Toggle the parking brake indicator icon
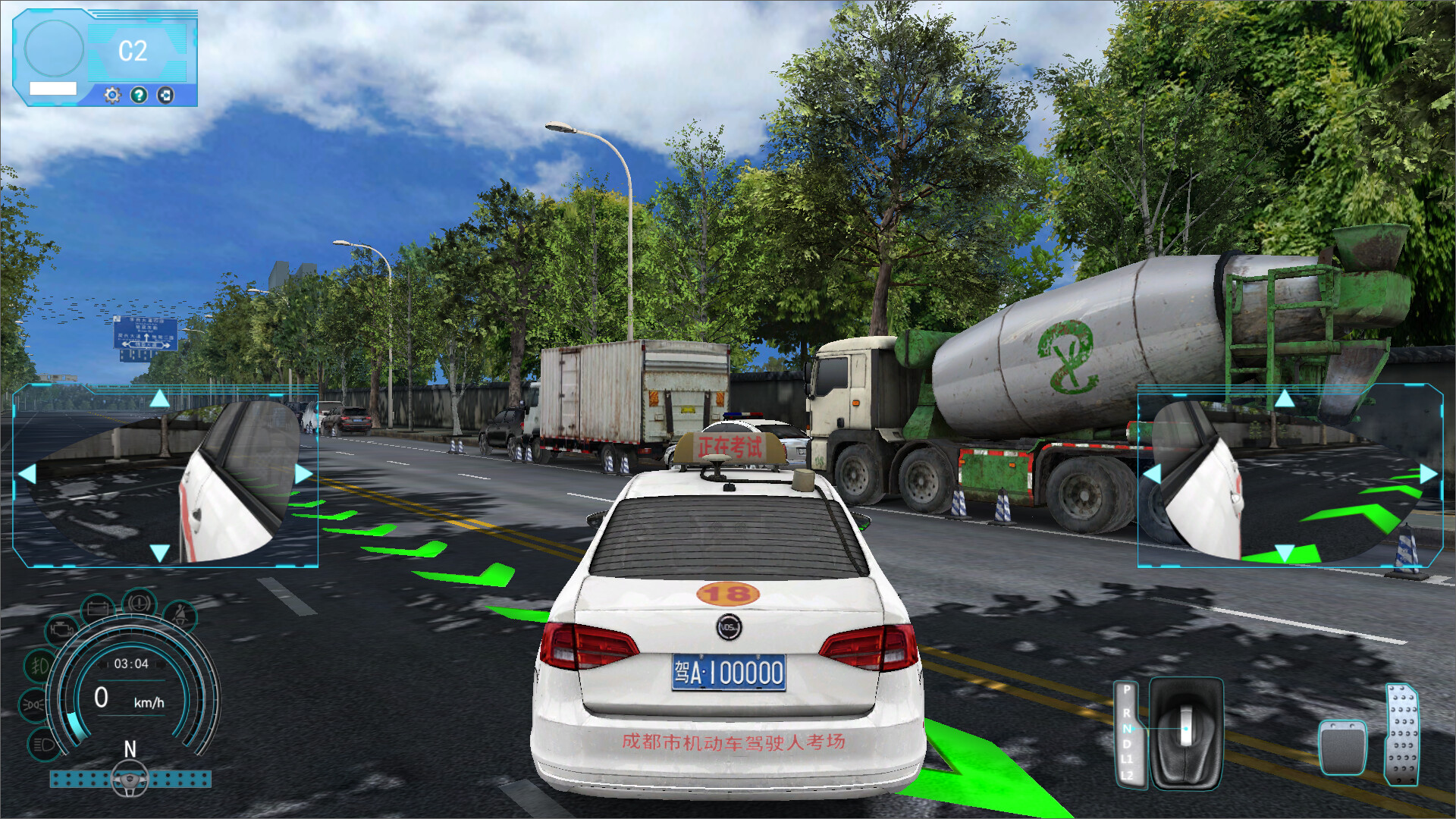 [x=139, y=604]
